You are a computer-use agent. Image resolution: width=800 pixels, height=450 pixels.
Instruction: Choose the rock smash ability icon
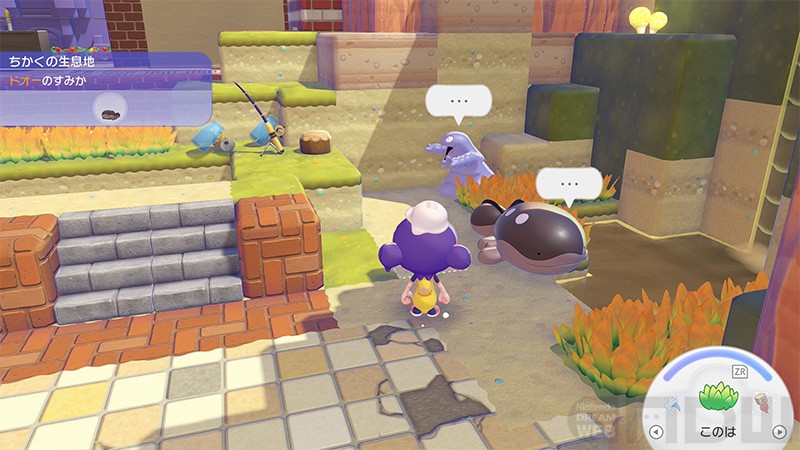[759, 402]
